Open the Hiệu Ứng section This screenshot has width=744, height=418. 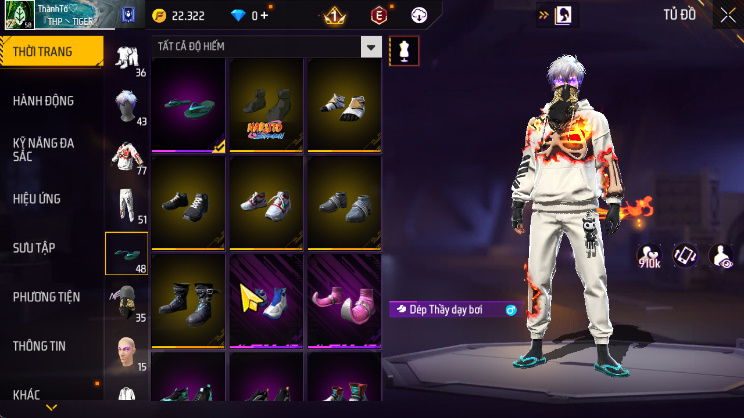click(x=50, y=199)
